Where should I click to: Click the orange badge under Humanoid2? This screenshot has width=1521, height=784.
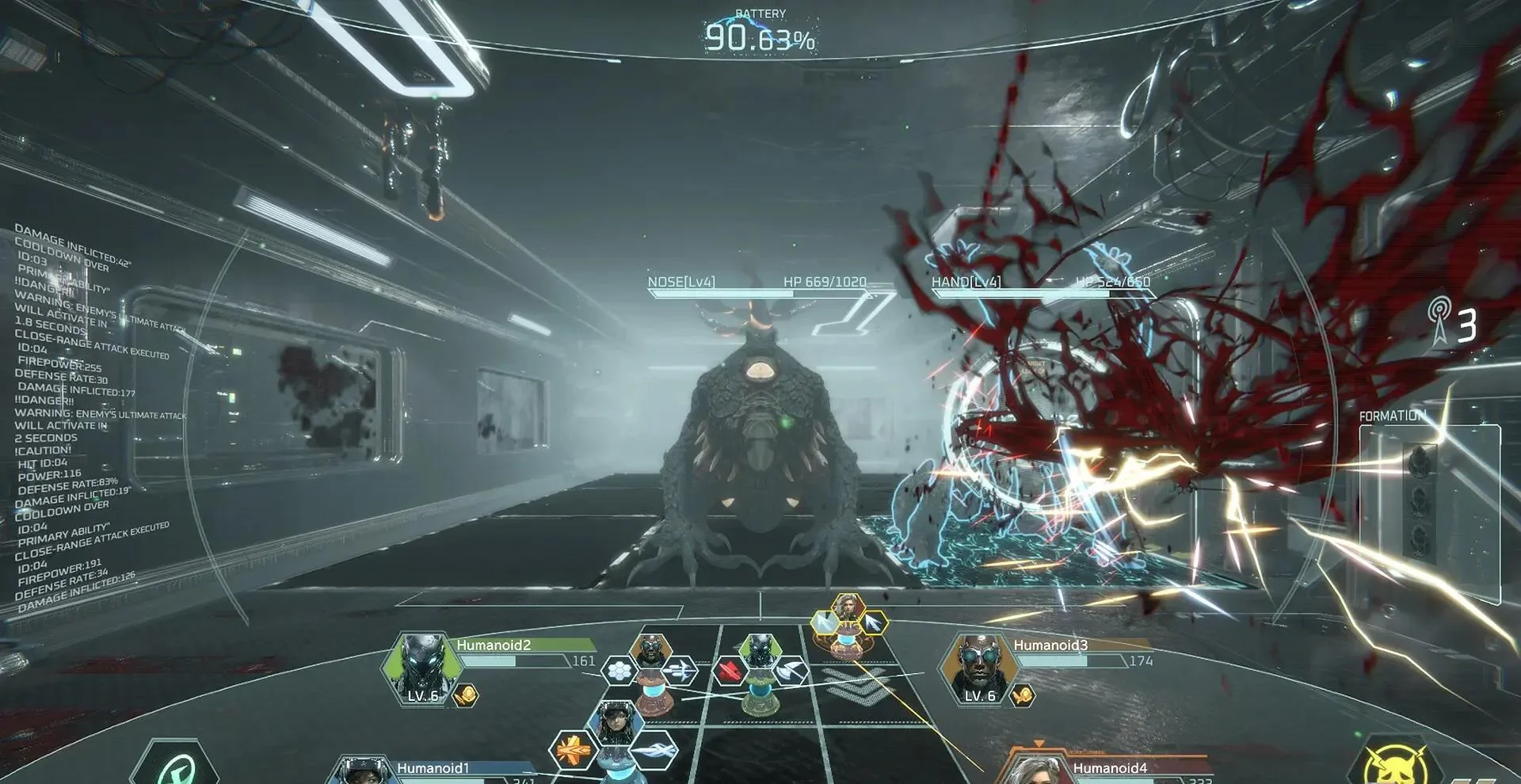click(466, 696)
